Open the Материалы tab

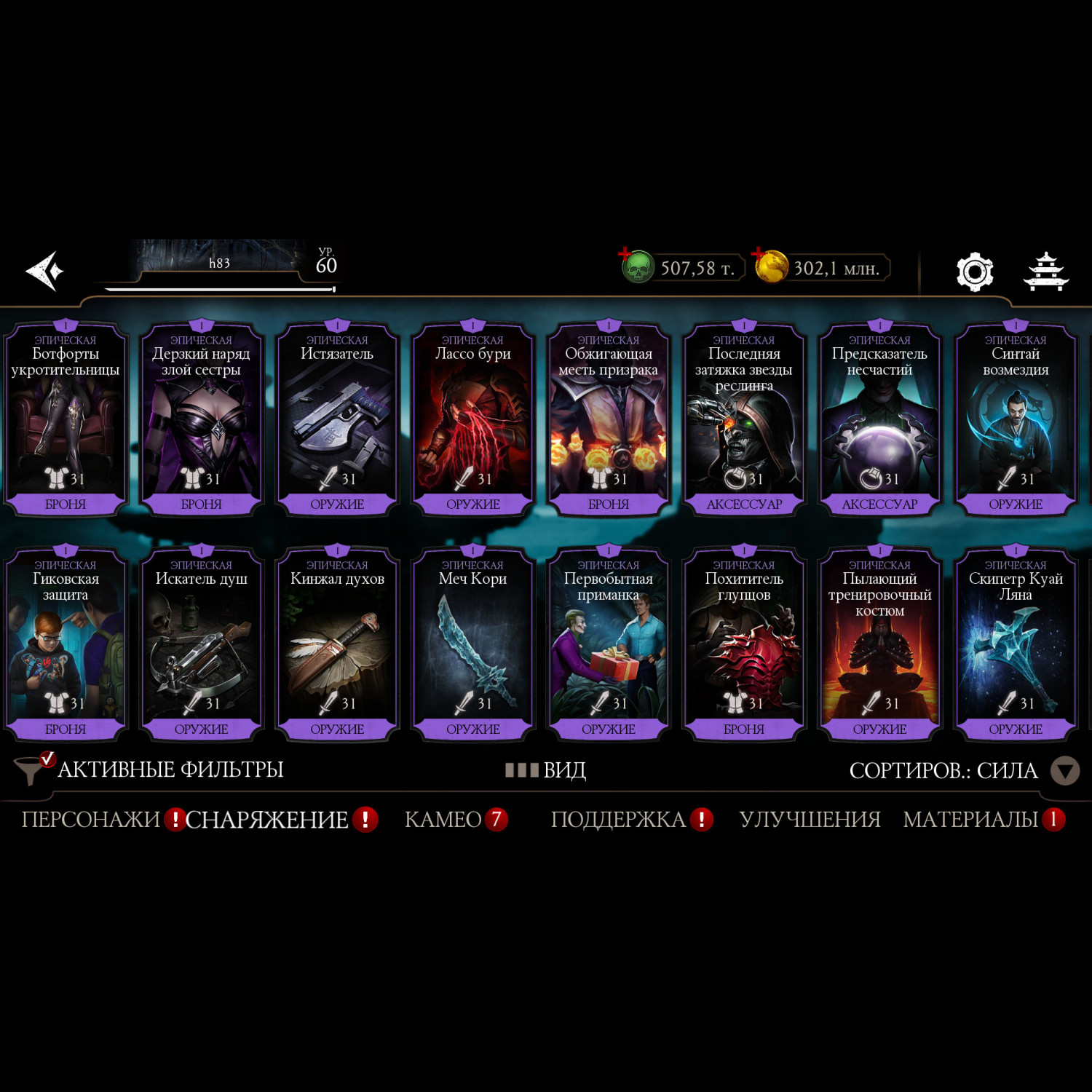[x=970, y=820]
